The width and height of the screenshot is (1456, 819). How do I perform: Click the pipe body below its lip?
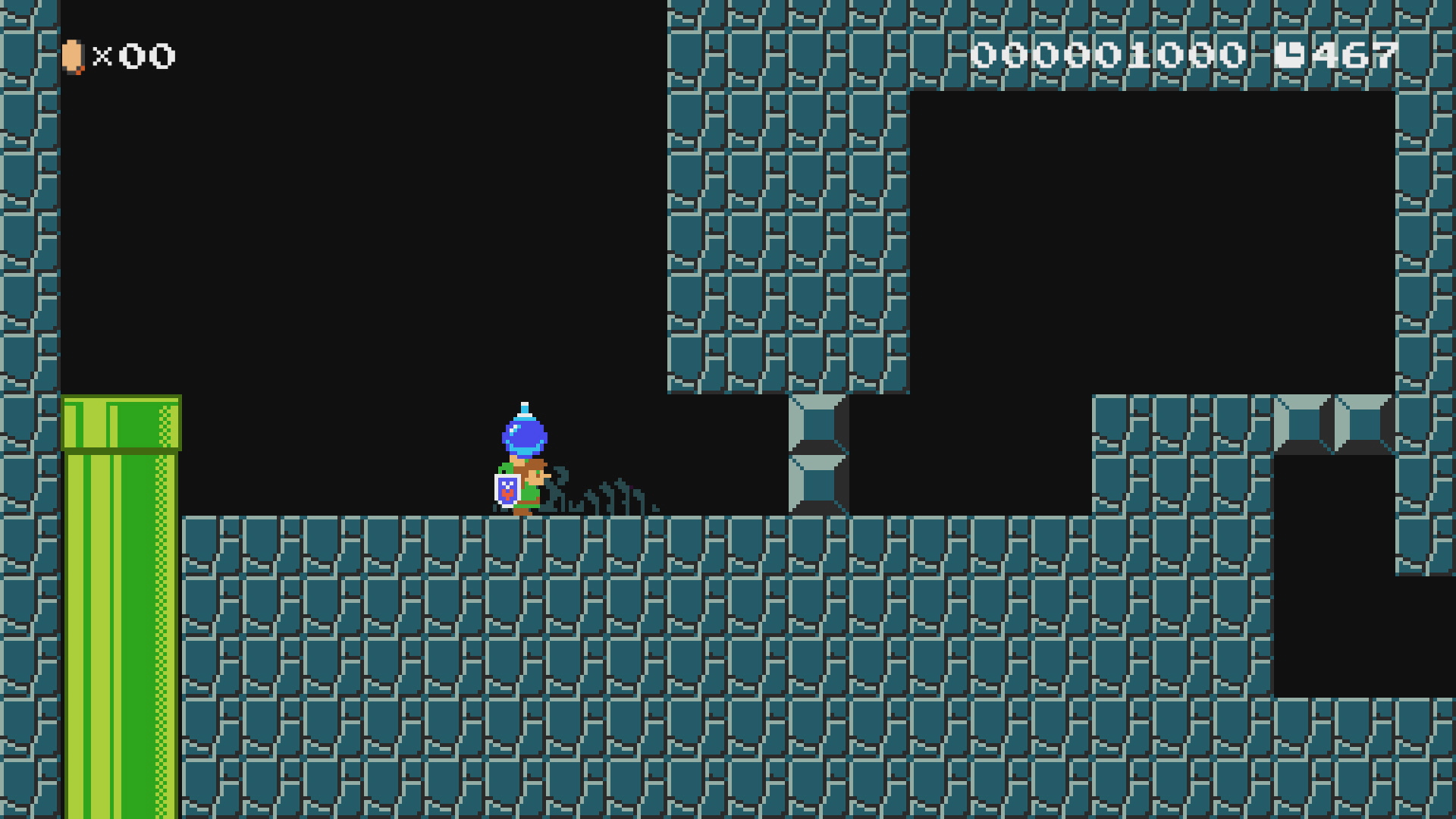(x=121, y=569)
